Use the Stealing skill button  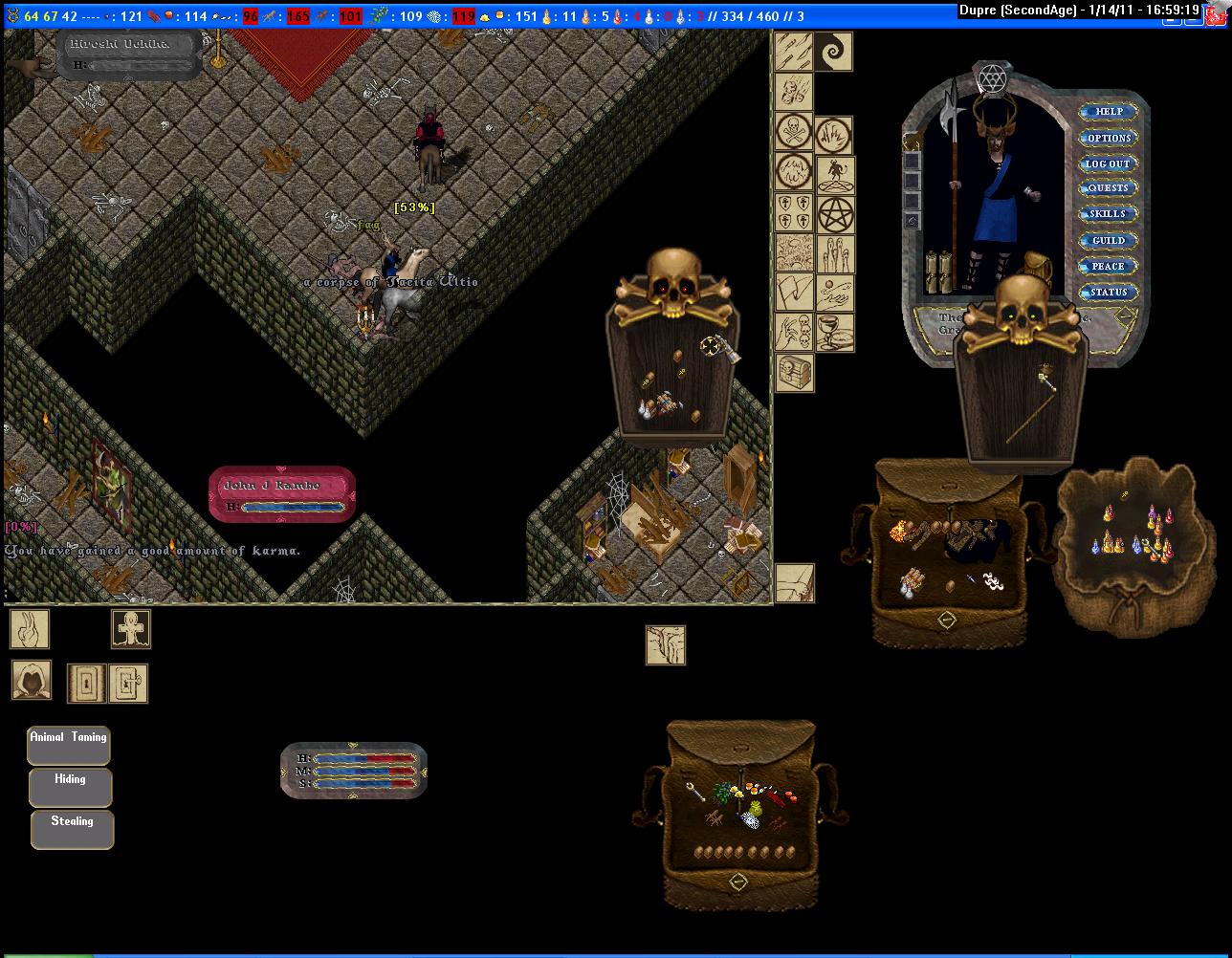point(72,829)
